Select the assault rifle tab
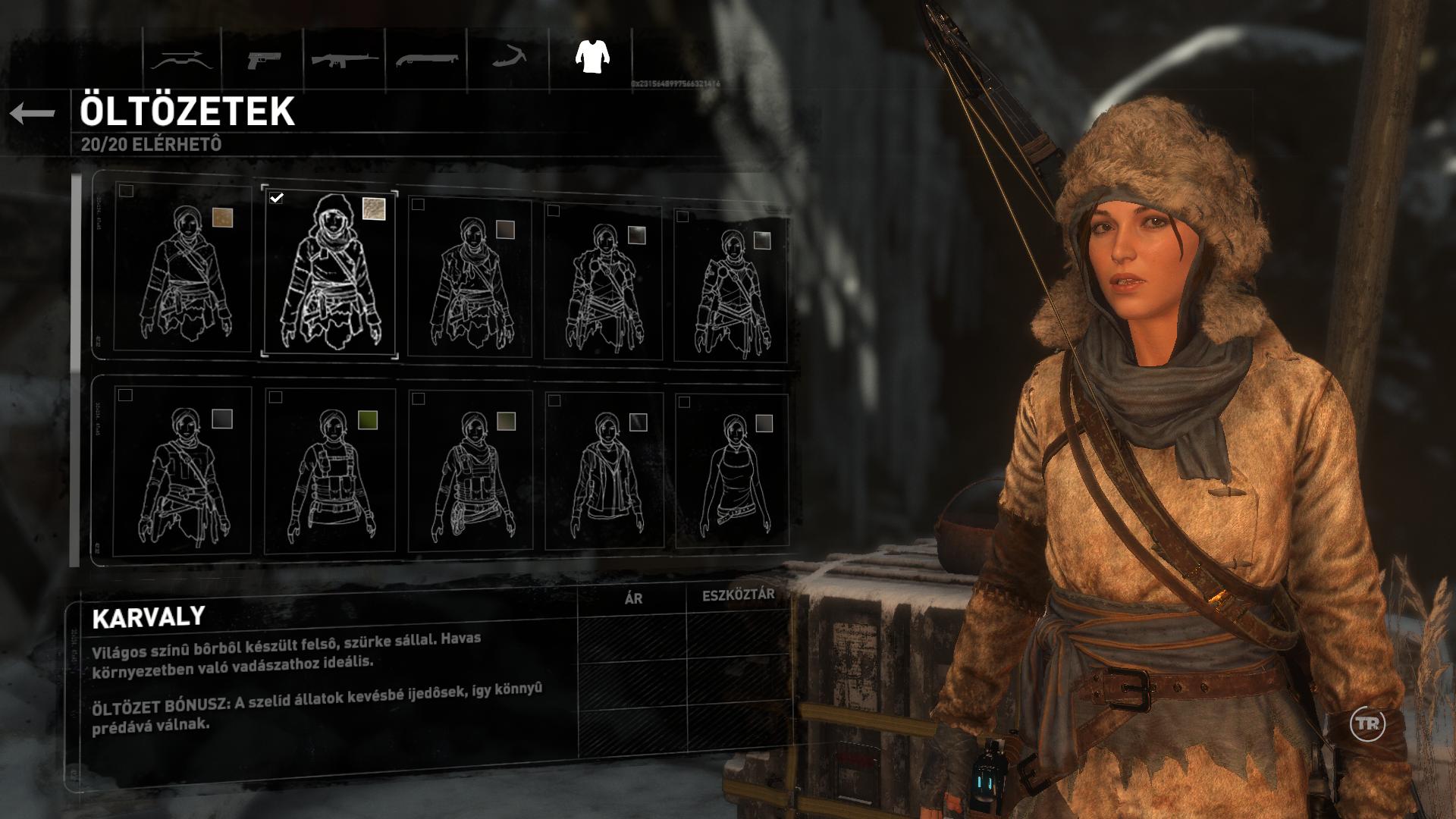Screen dimensions: 1456x819 [x=345, y=61]
